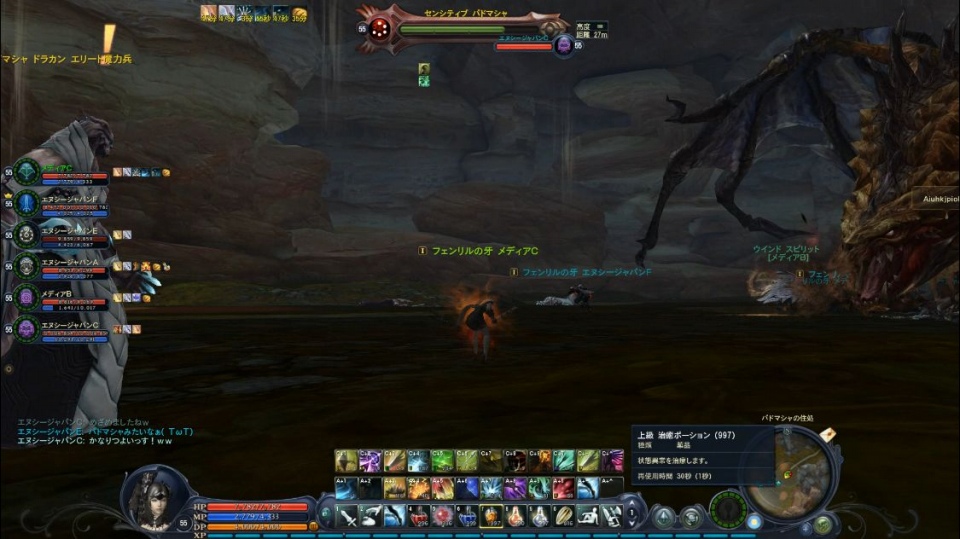Use the seated figure rest action
Image resolution: width=960 pixels, height=539 pixels.
pos(588,516)
